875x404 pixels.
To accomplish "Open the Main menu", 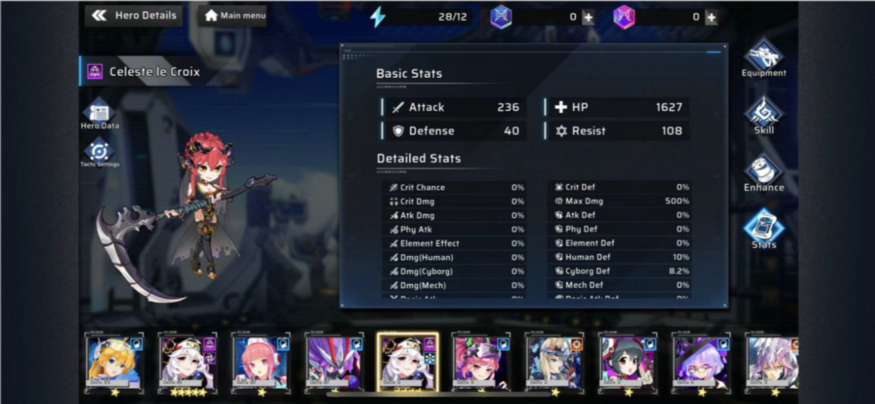I will point(234,16).
